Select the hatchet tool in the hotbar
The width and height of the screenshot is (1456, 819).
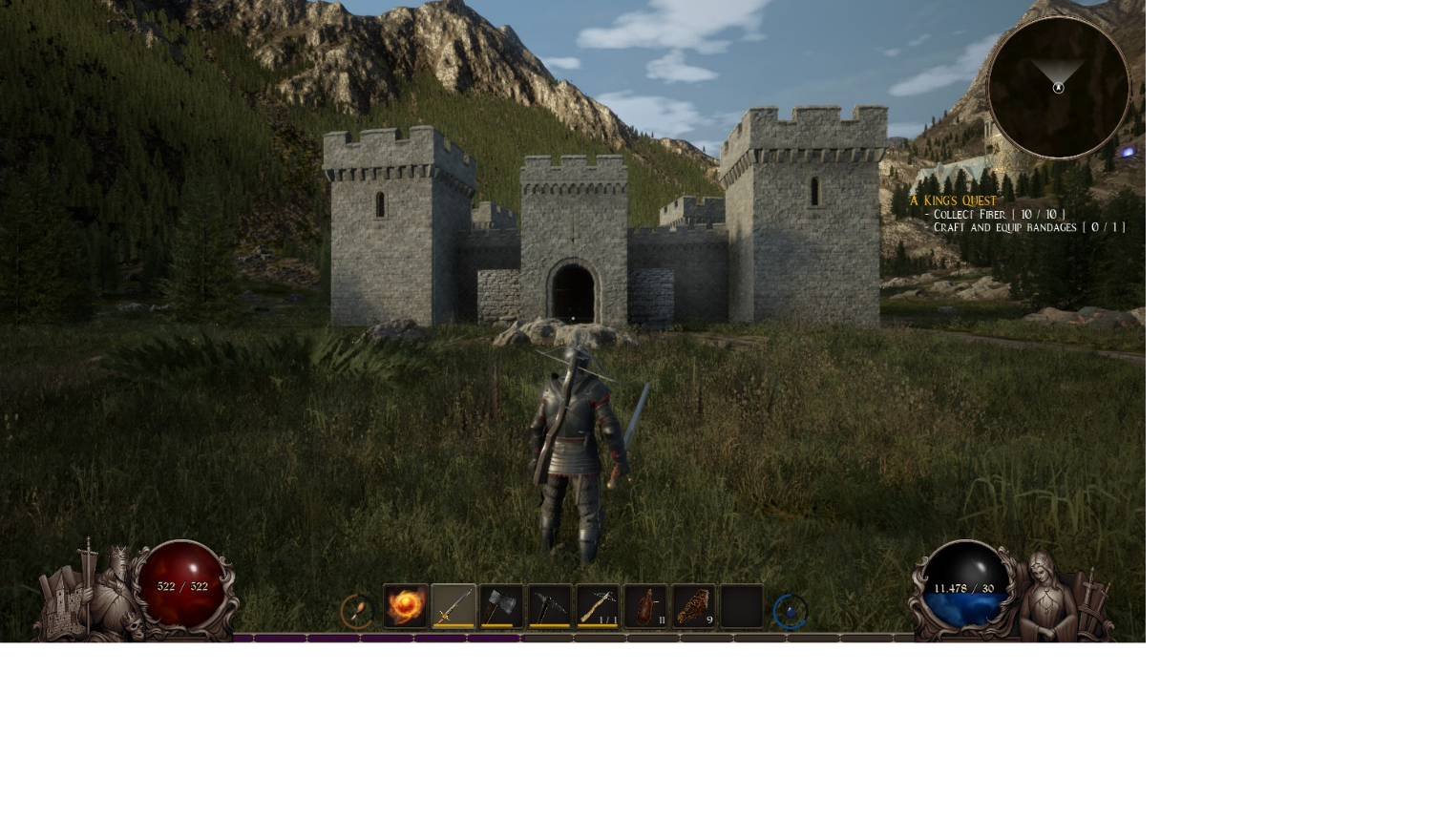pyautogui.click(x=502, y=605)
